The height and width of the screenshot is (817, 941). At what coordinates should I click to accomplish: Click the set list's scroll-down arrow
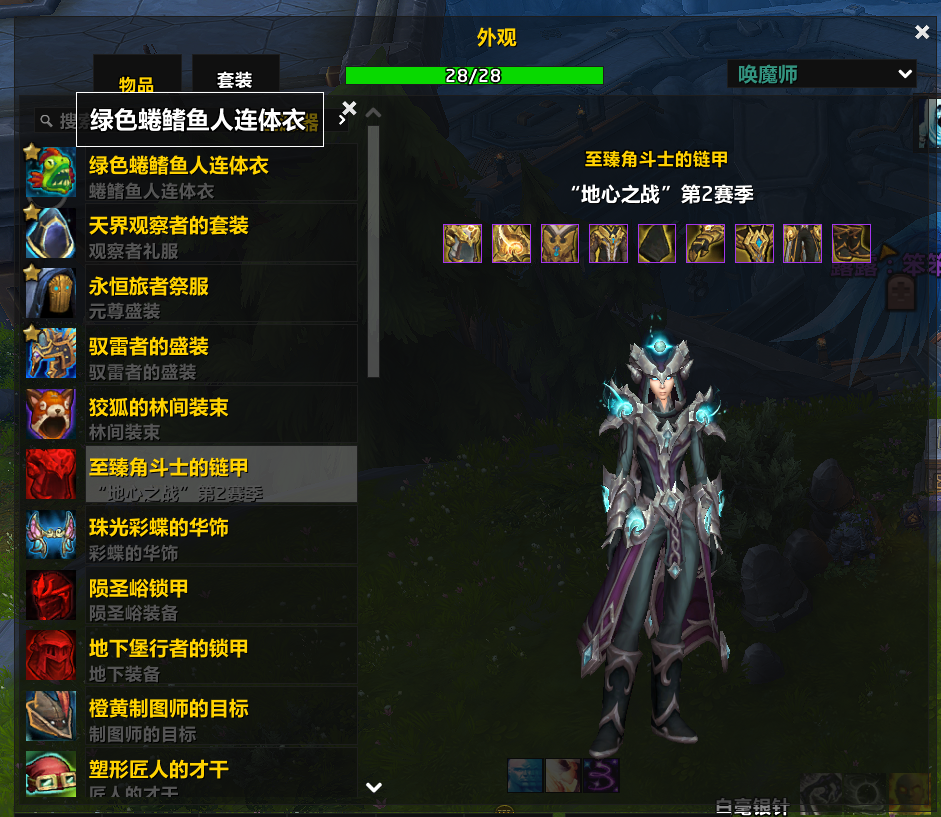point(374,787)
